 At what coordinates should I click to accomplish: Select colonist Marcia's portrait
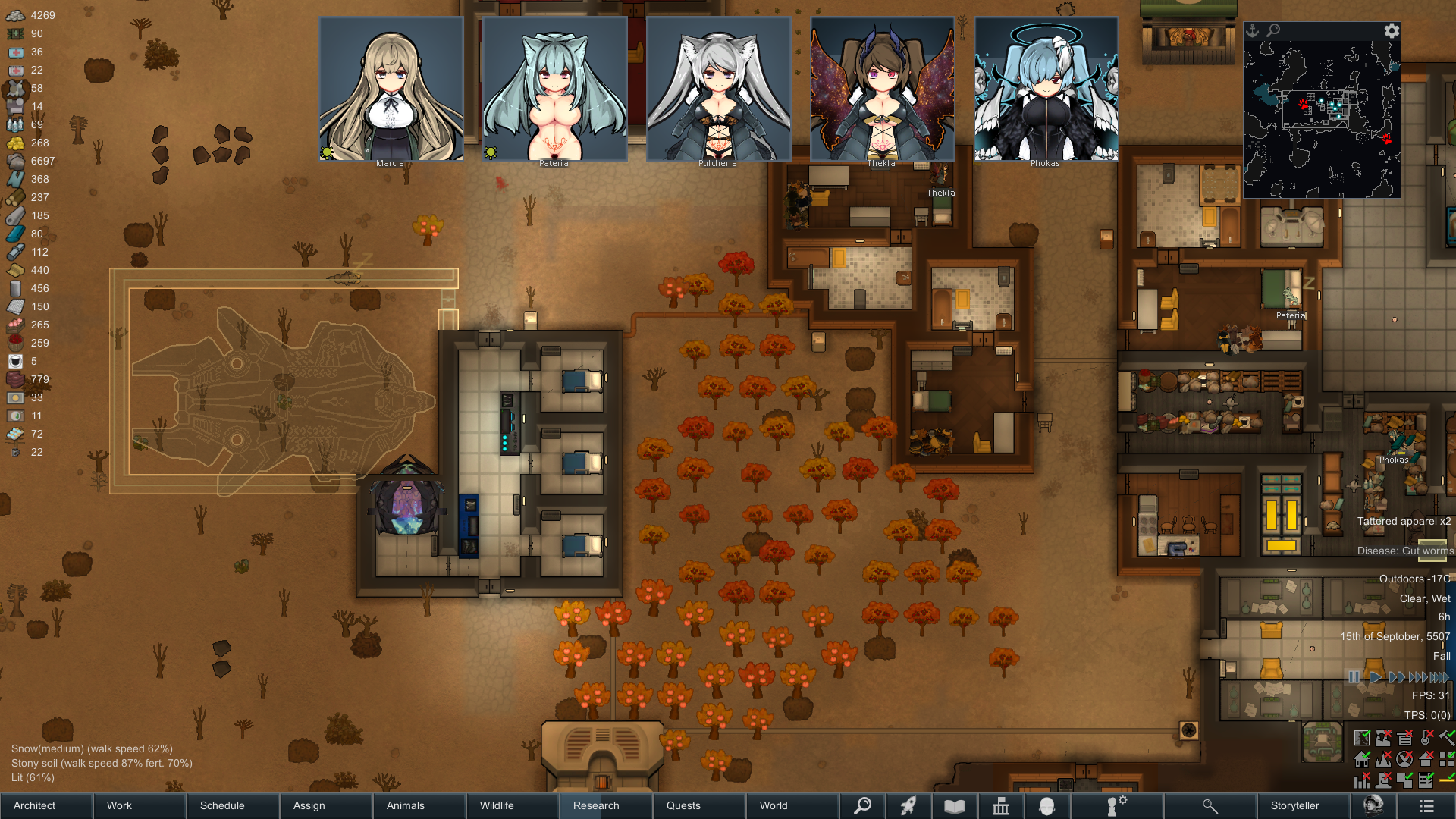click(391, 89)
